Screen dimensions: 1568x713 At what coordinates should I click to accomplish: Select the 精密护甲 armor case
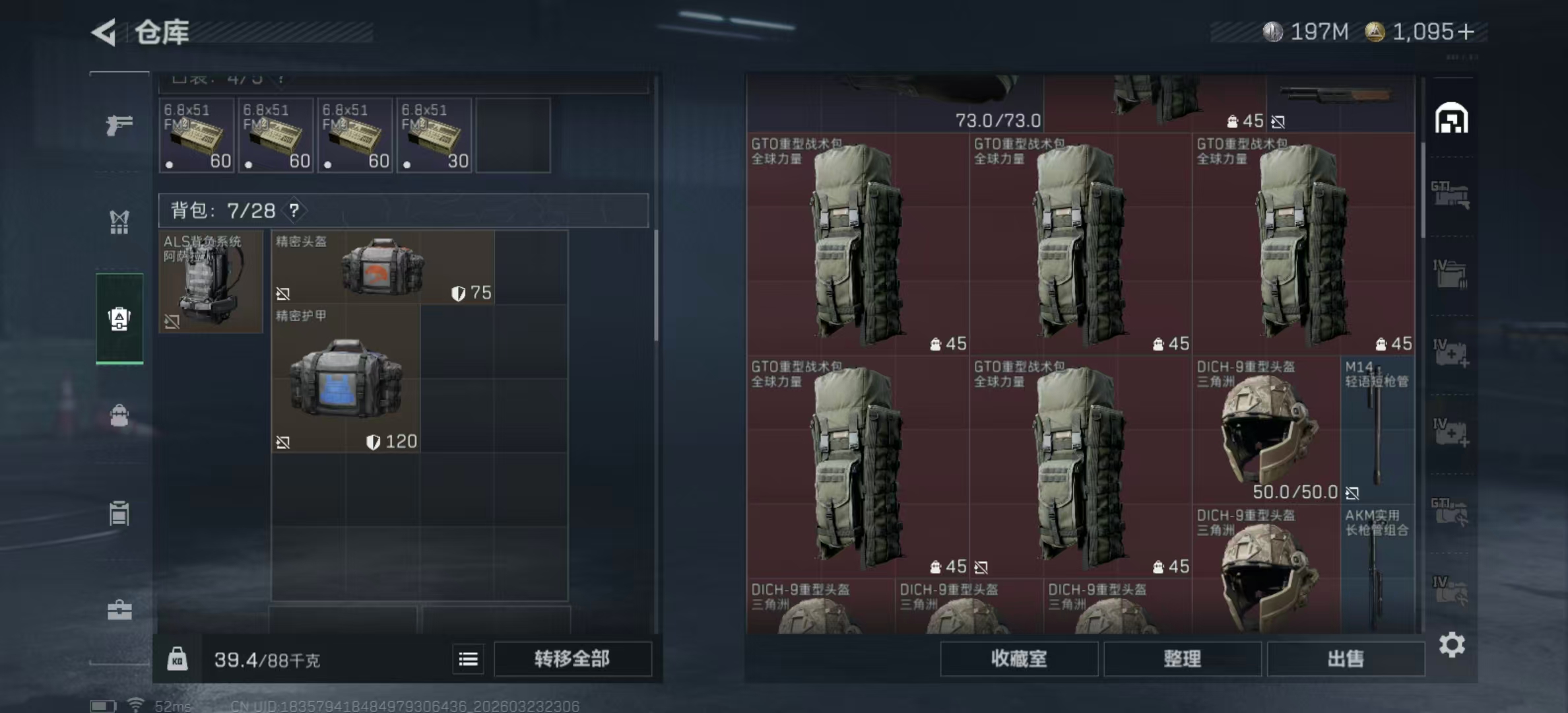pyautogui.click(x=346, y=378)
